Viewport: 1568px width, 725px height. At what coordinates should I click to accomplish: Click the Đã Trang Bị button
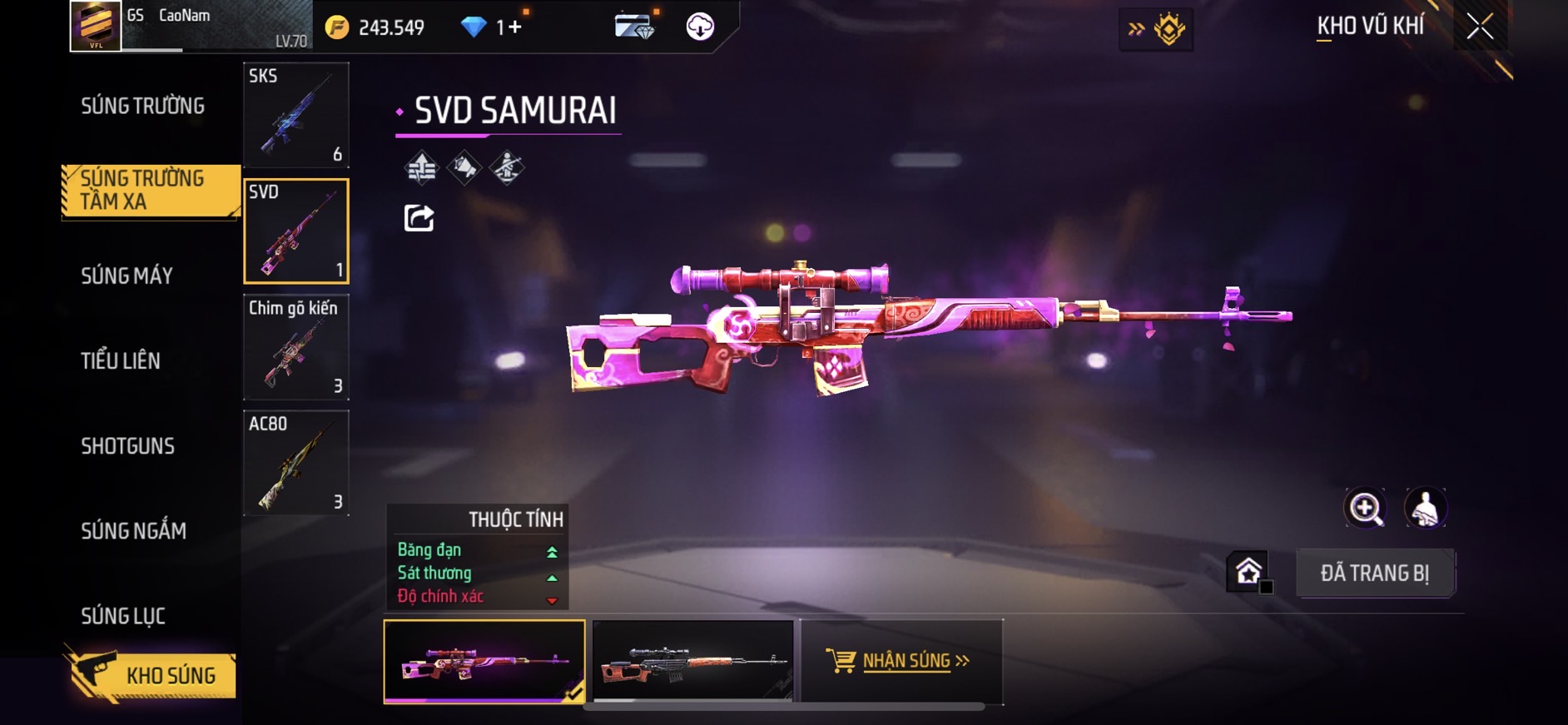1375,573
